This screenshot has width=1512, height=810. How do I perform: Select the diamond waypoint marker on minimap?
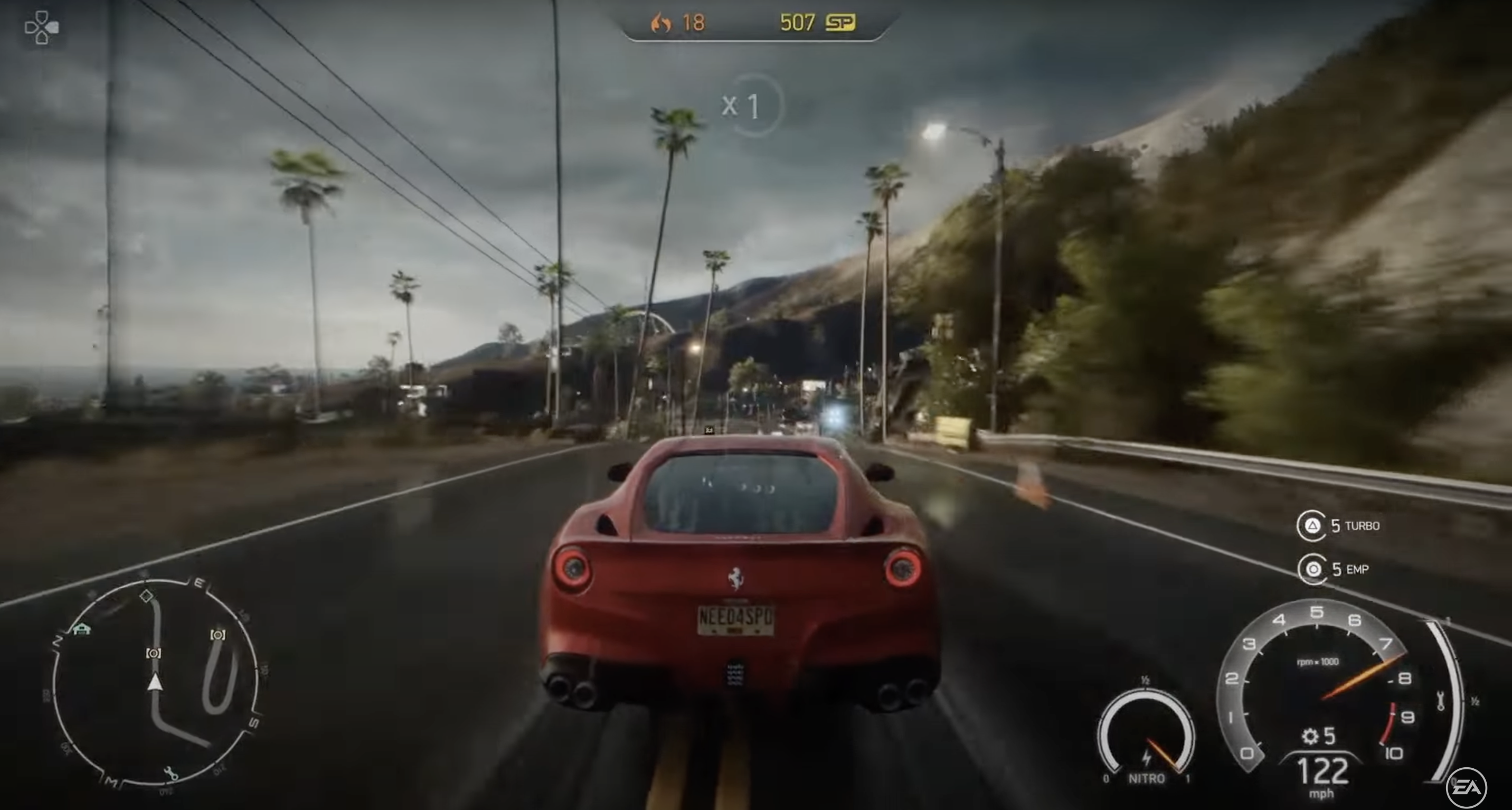146,596
